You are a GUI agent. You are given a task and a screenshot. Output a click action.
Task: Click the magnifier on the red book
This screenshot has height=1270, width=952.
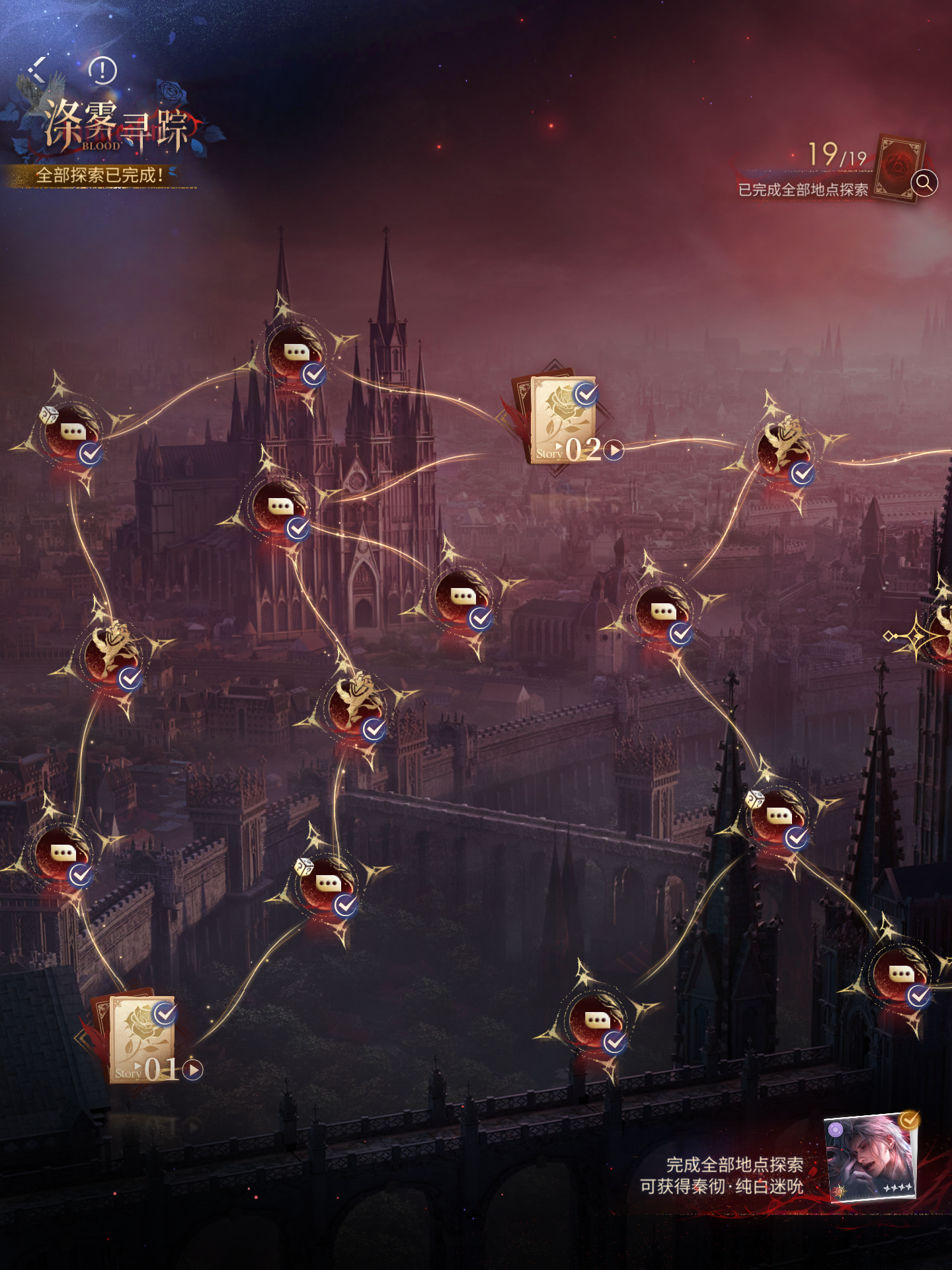924,182
